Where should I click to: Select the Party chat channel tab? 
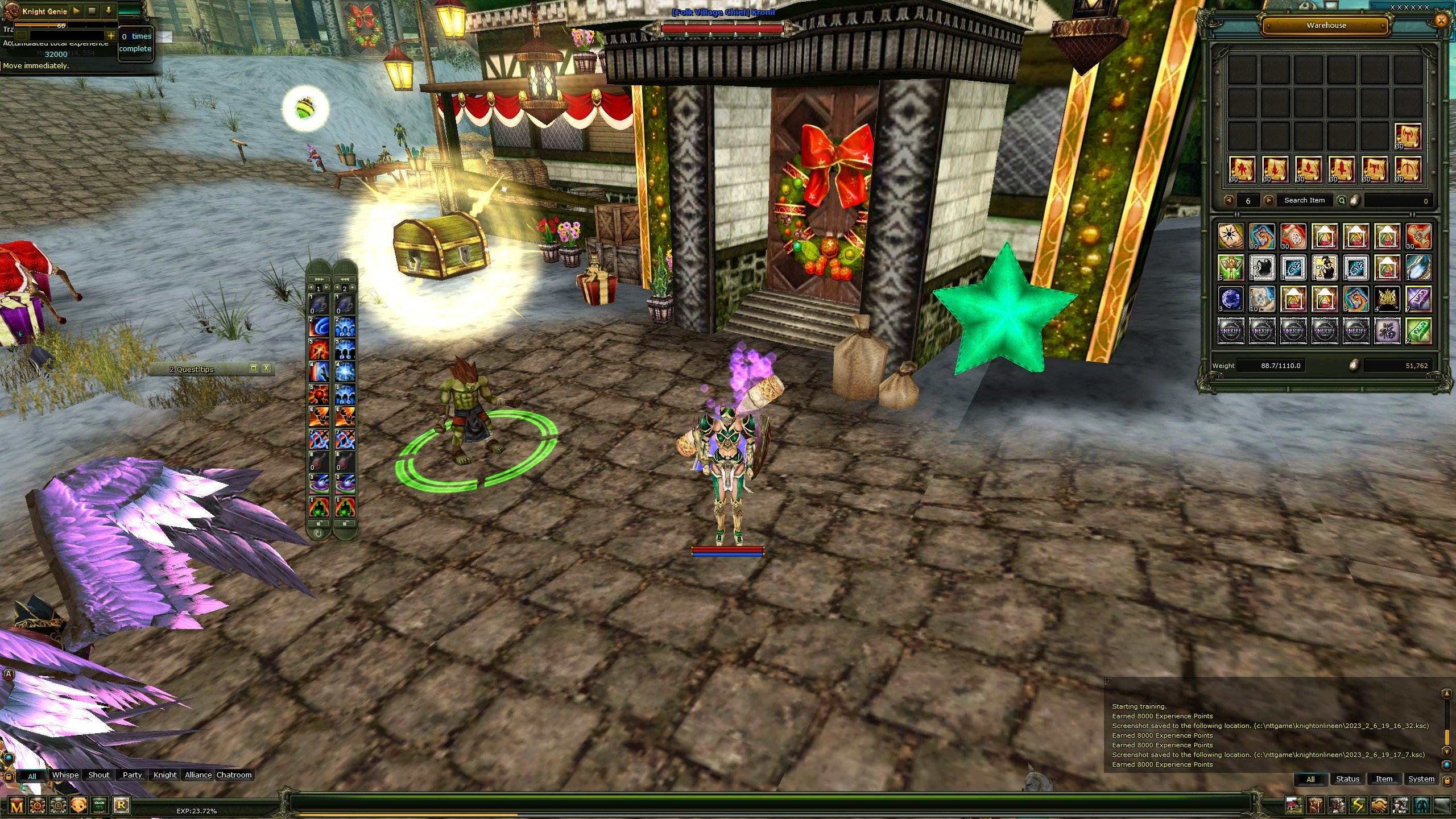pyautogui.click(x=132, y=775)
